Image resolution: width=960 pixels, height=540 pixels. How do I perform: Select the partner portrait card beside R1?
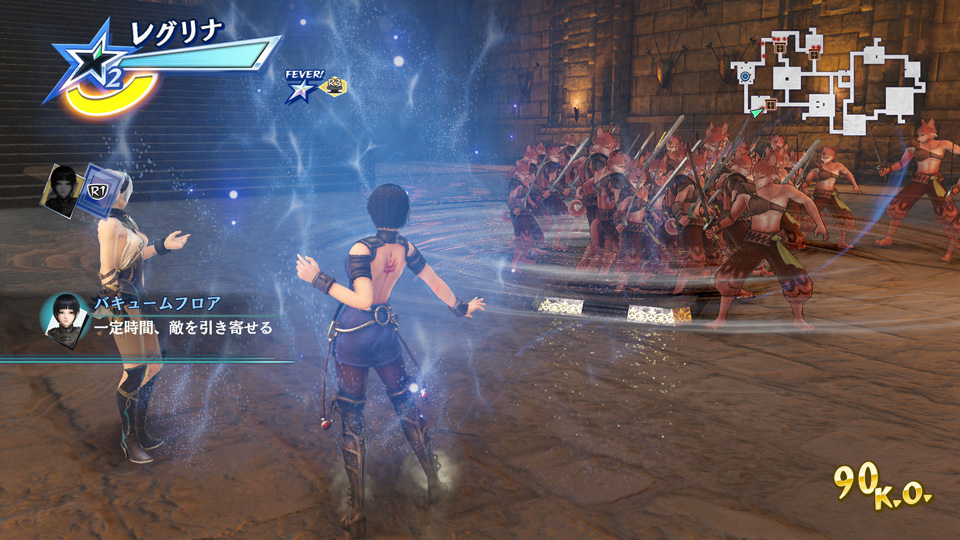[62, 188]
